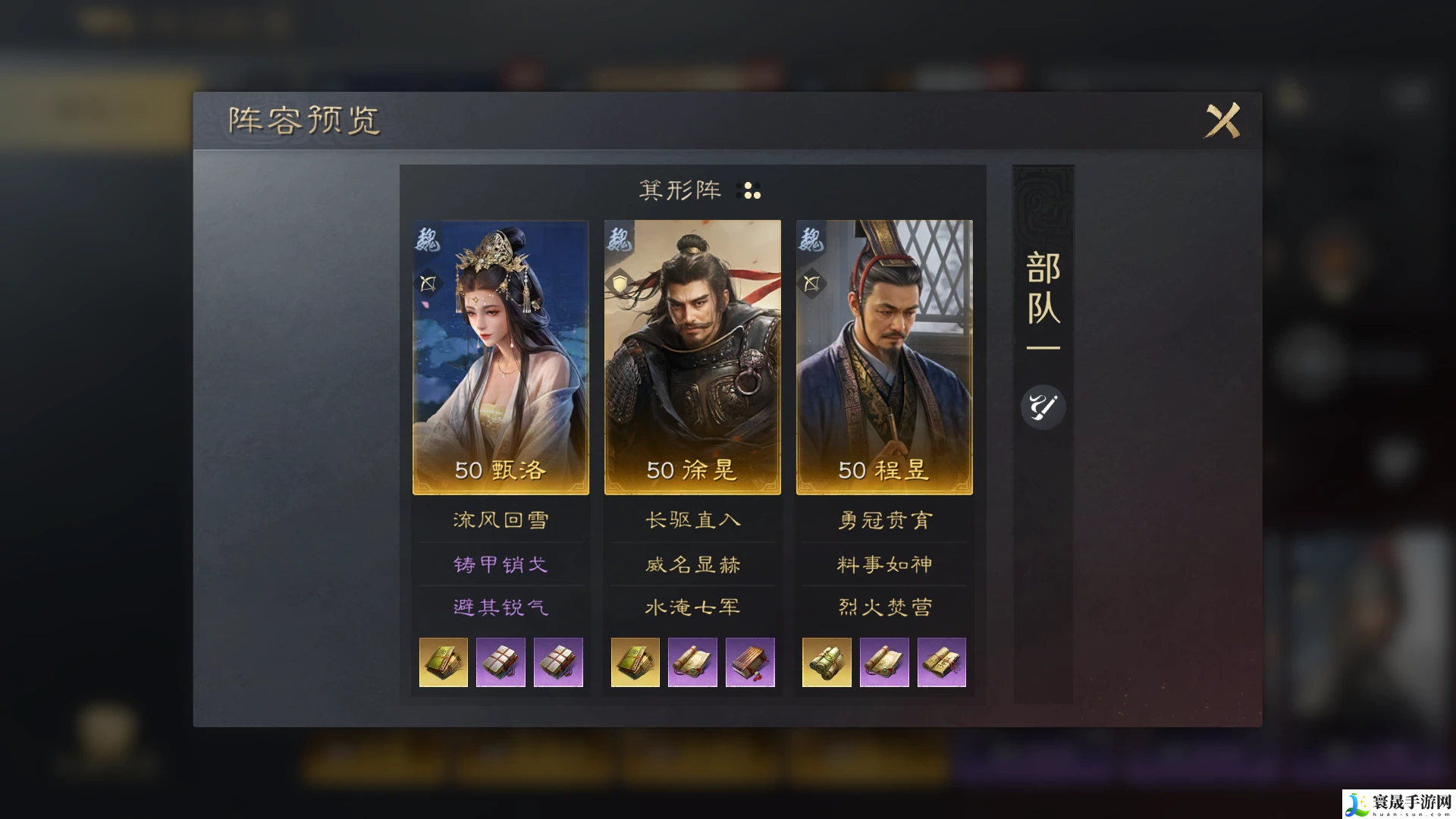Viewport: 1456px width, 819px height.
Task: View the 避其锐气 skill
Action: coord(500,607)
